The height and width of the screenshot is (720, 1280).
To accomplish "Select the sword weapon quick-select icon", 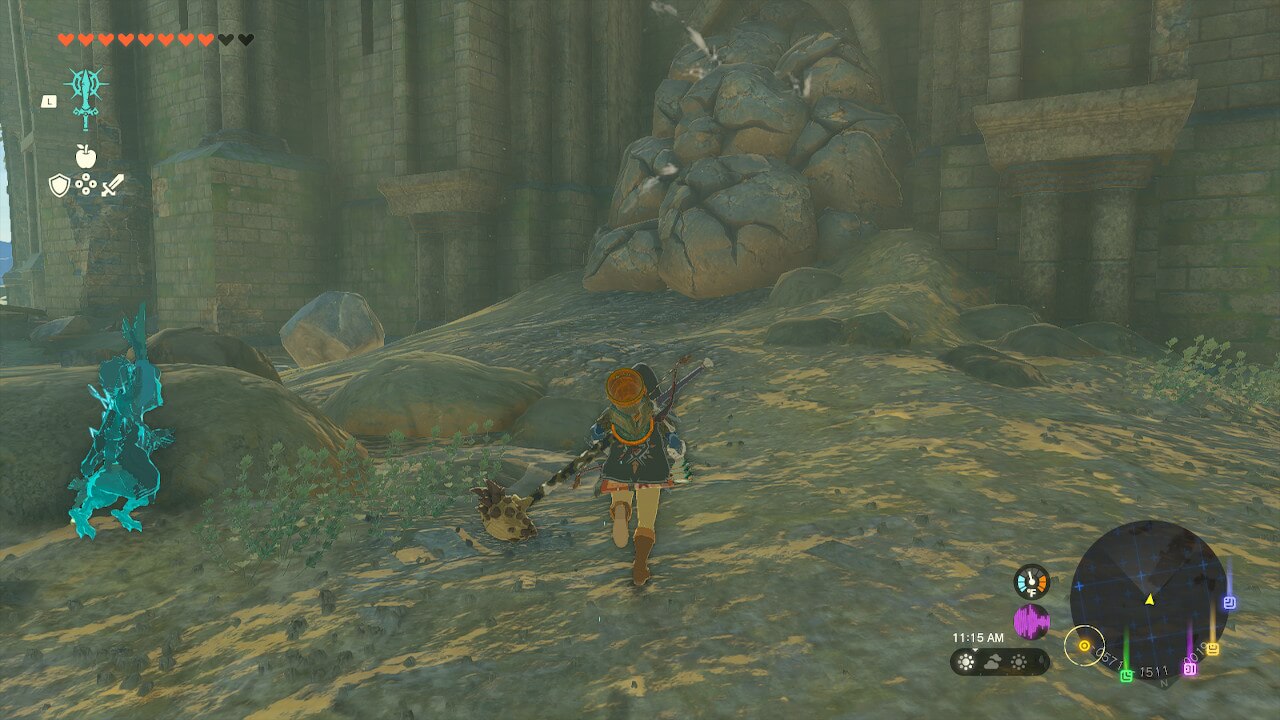I will 112,185.
